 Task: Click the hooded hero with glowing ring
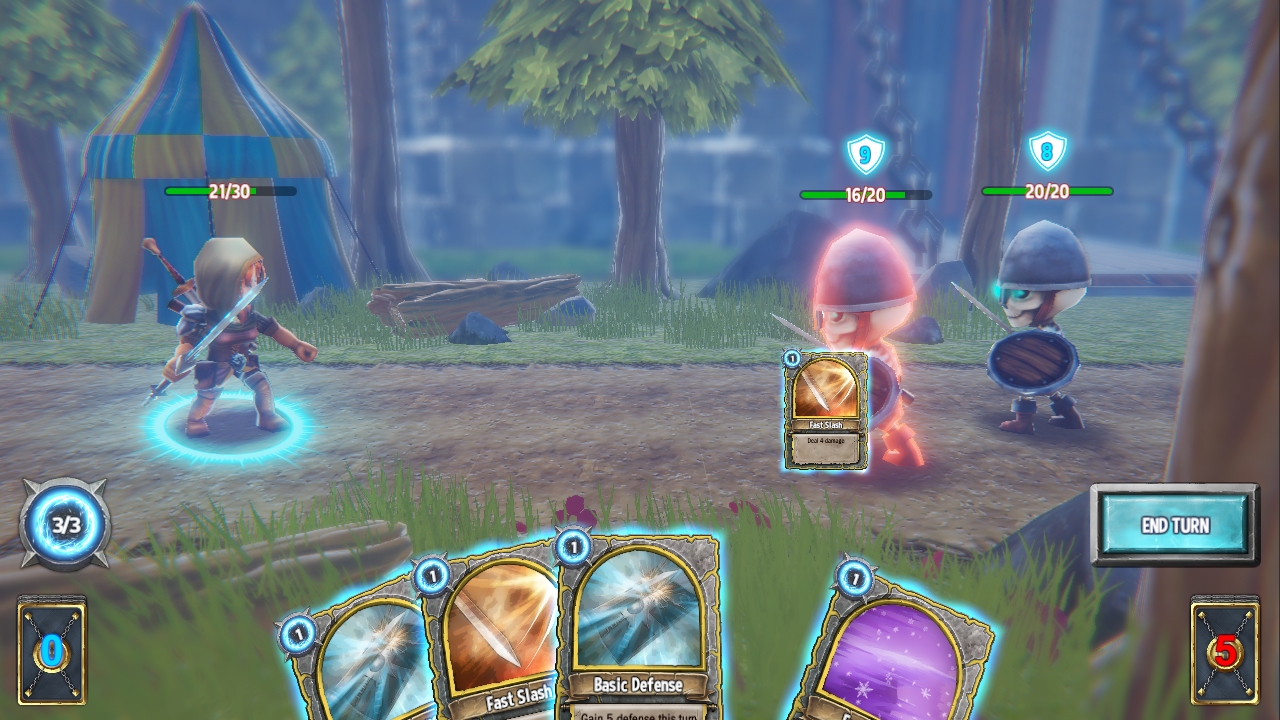(232, 320)
